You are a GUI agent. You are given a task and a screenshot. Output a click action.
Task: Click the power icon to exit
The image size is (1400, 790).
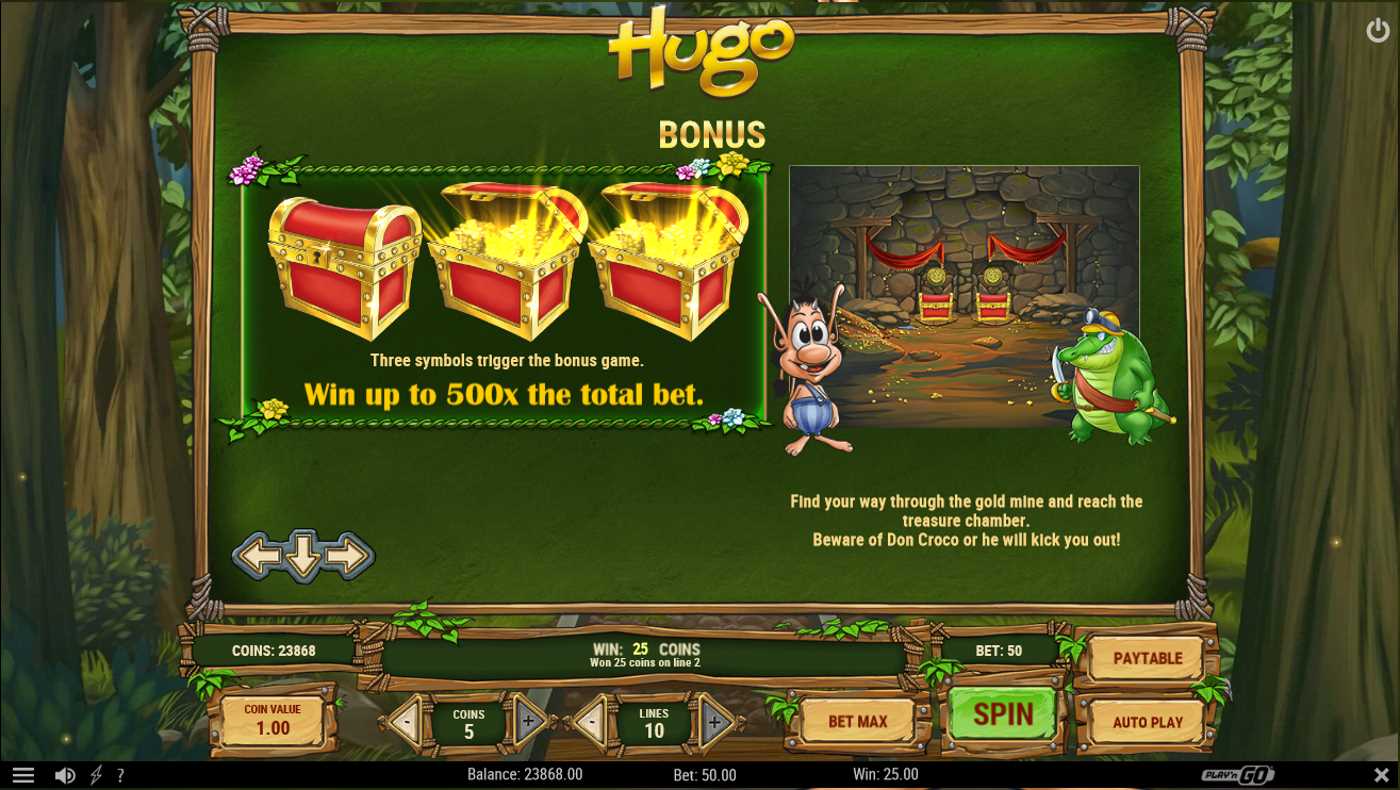click(1377, 31)
